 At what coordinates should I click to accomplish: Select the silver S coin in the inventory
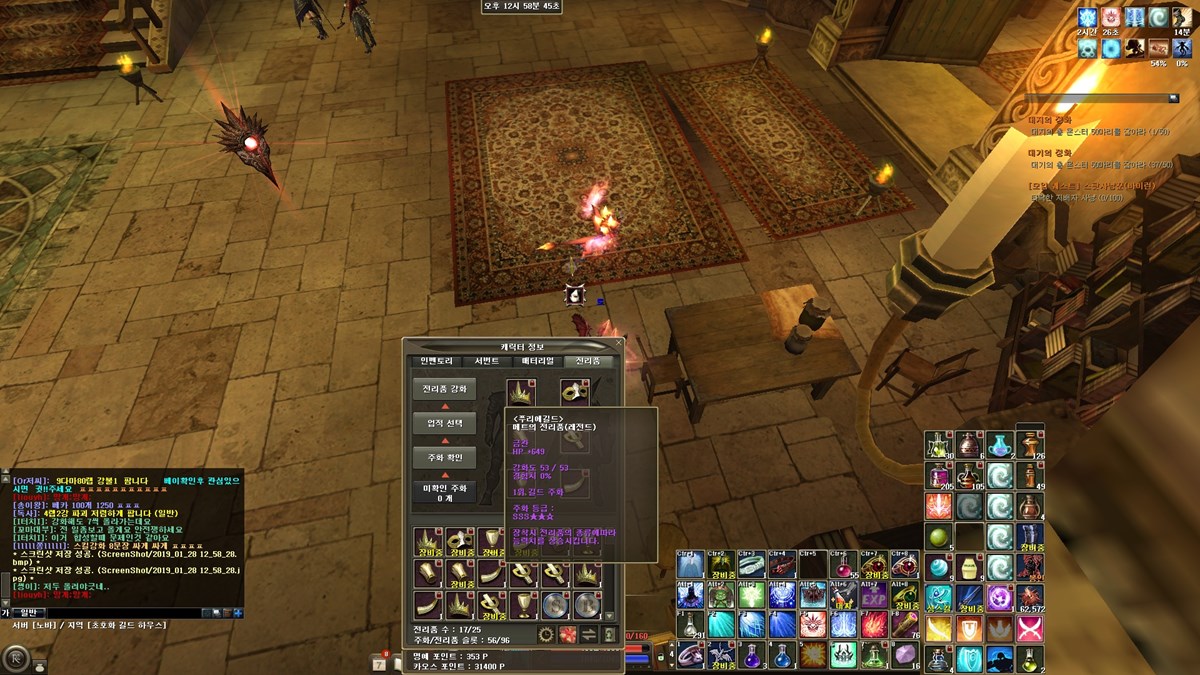(x=554, y=605)
